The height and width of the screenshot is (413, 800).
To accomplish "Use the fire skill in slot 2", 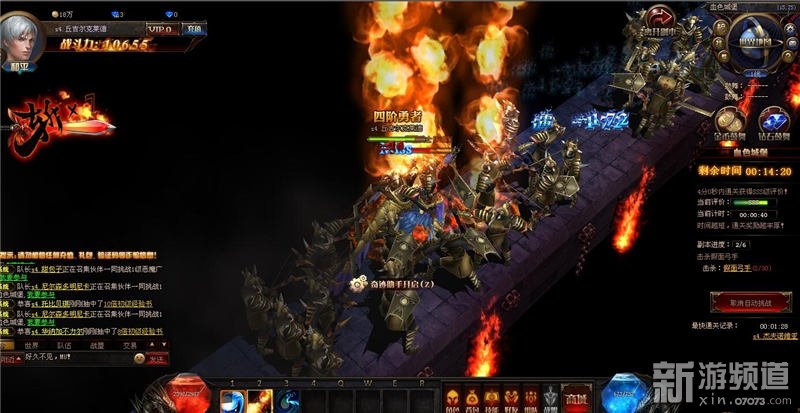I will coord(261,399).
